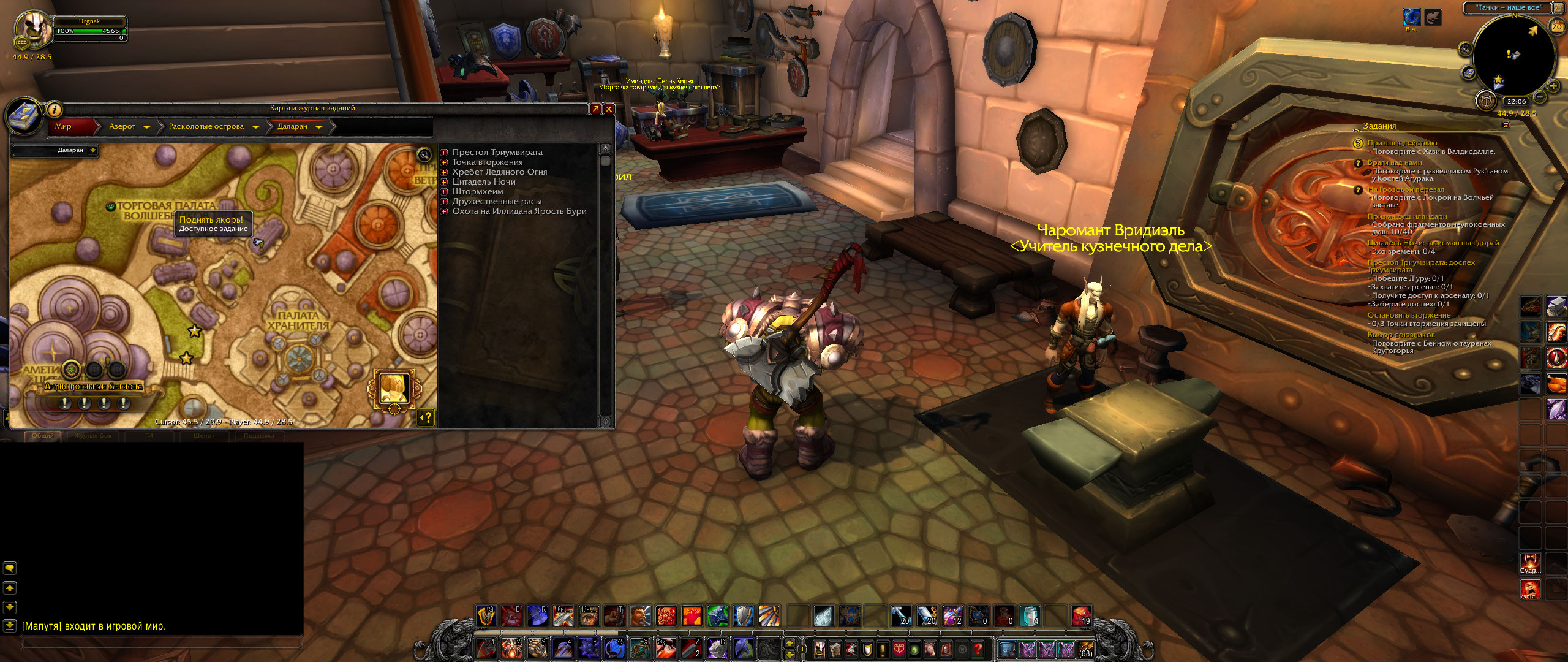This screenshot has height=662, width=1568.
Task: Zoom out the minimap with minus button
Action: tap(1539, 97)
